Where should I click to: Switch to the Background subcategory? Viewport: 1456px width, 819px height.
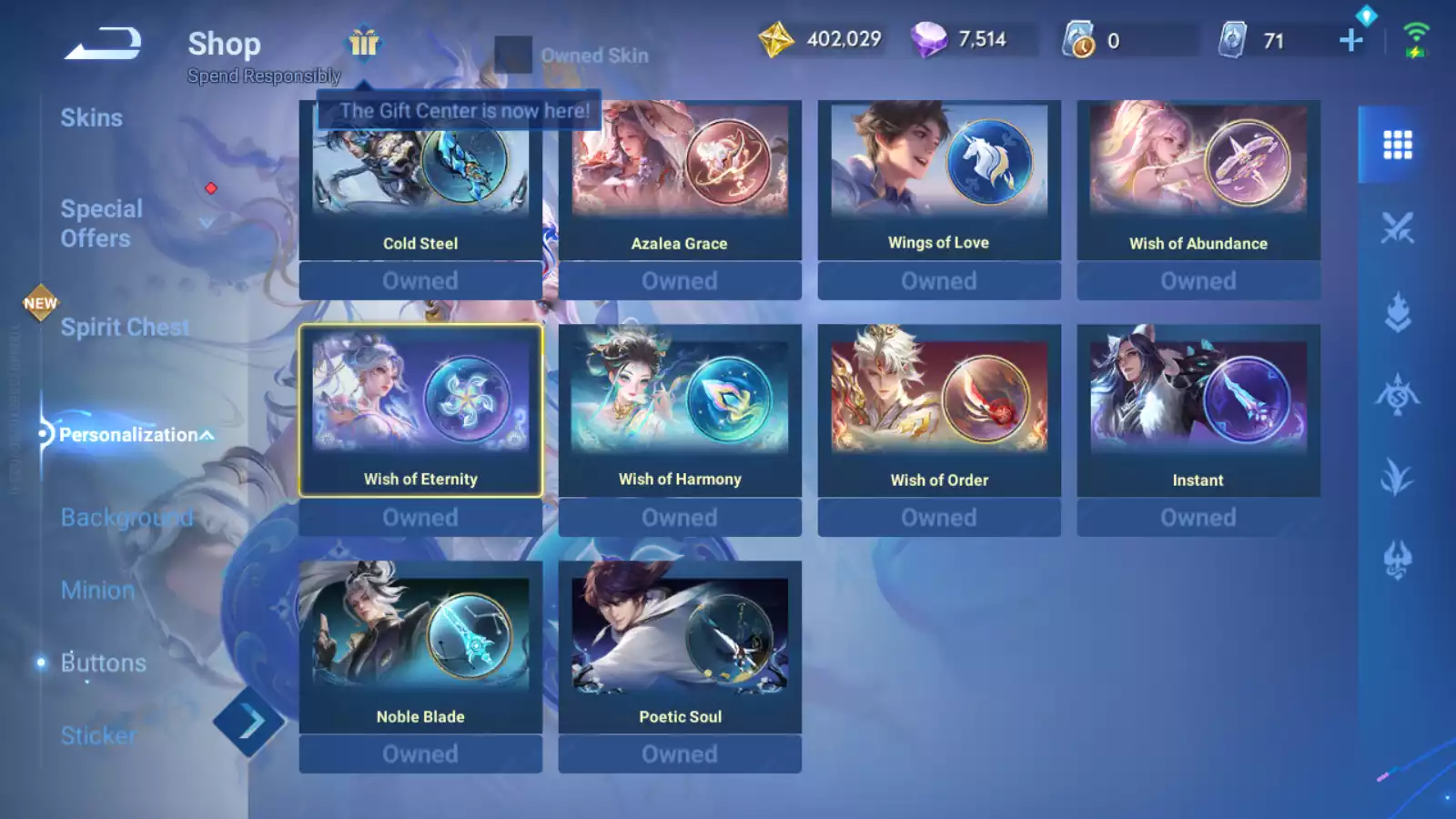click(126, 518)
